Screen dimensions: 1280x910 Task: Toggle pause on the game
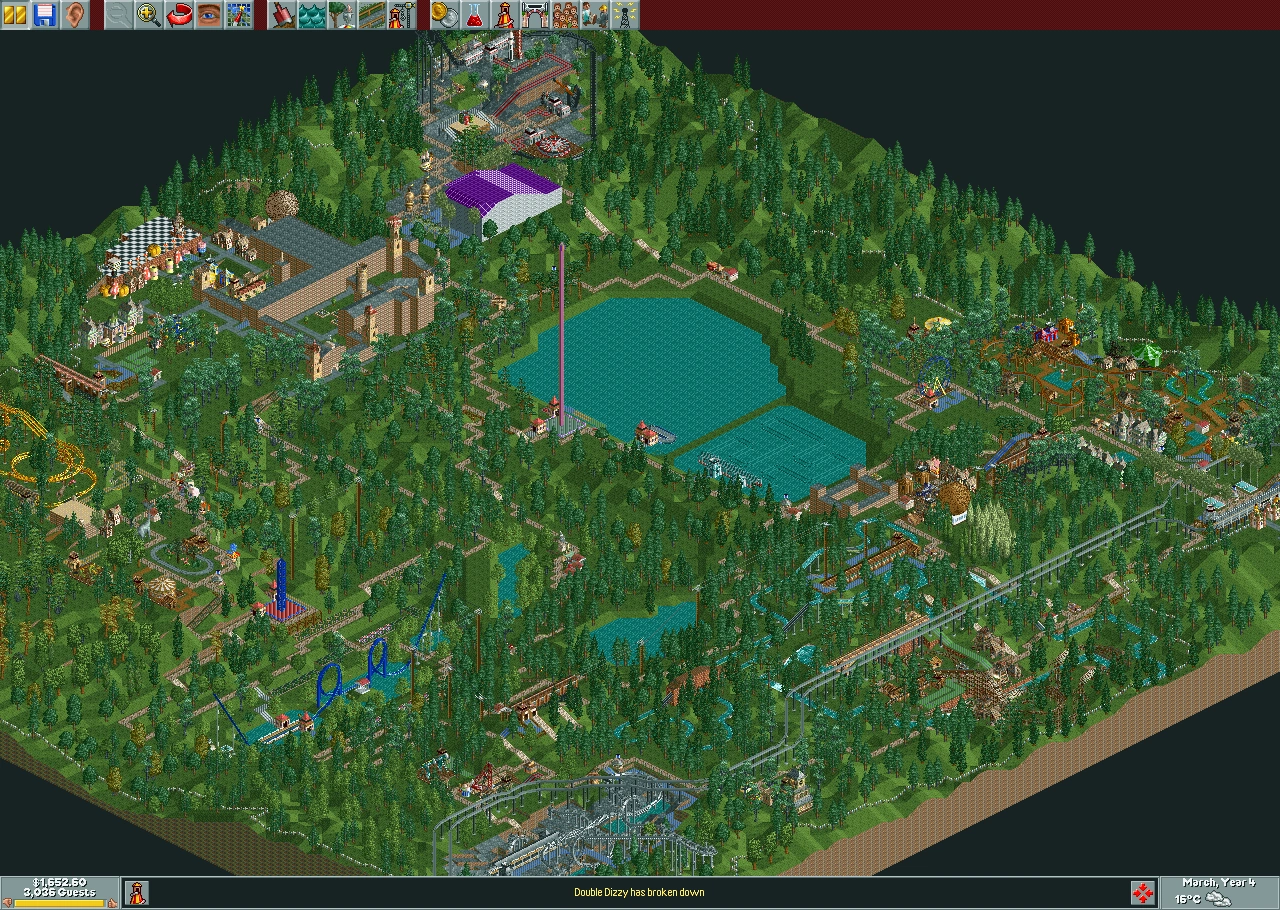(x=14, y=14)
